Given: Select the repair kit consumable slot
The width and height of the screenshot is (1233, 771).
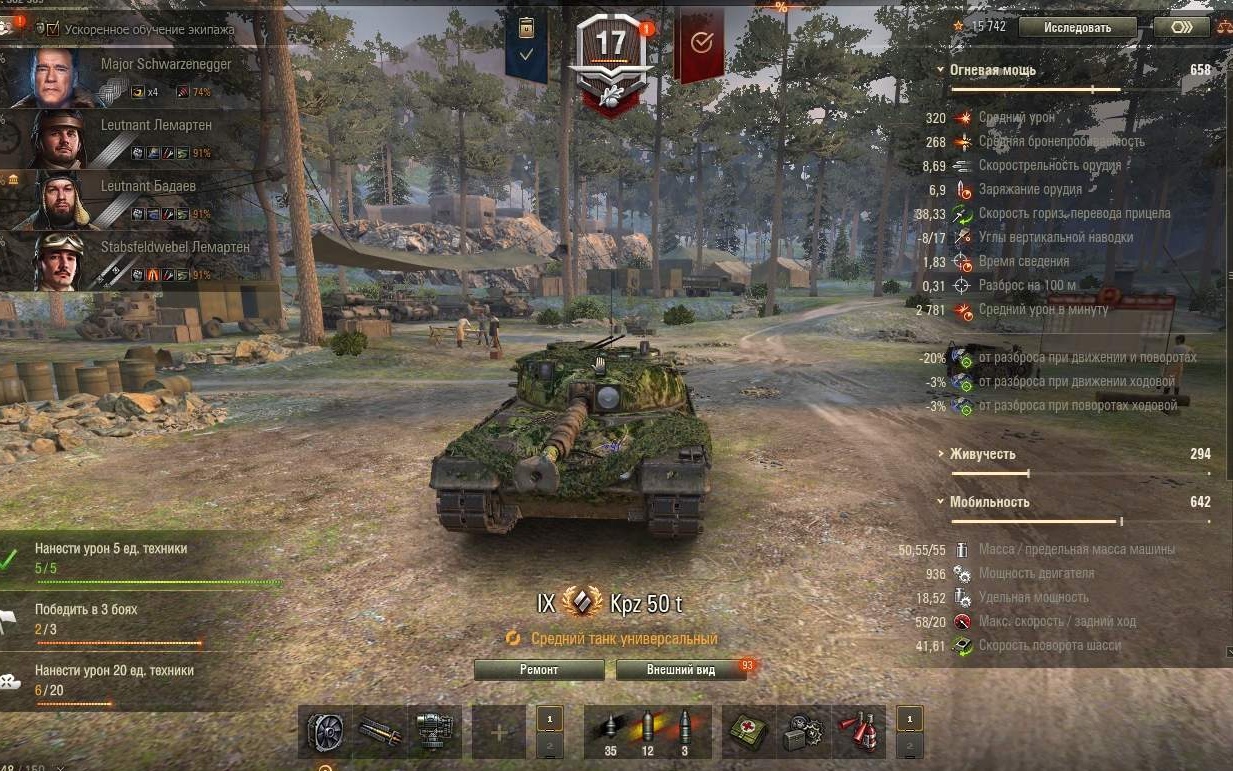Looking at the screenshot, I should click(x=802, y=732).
